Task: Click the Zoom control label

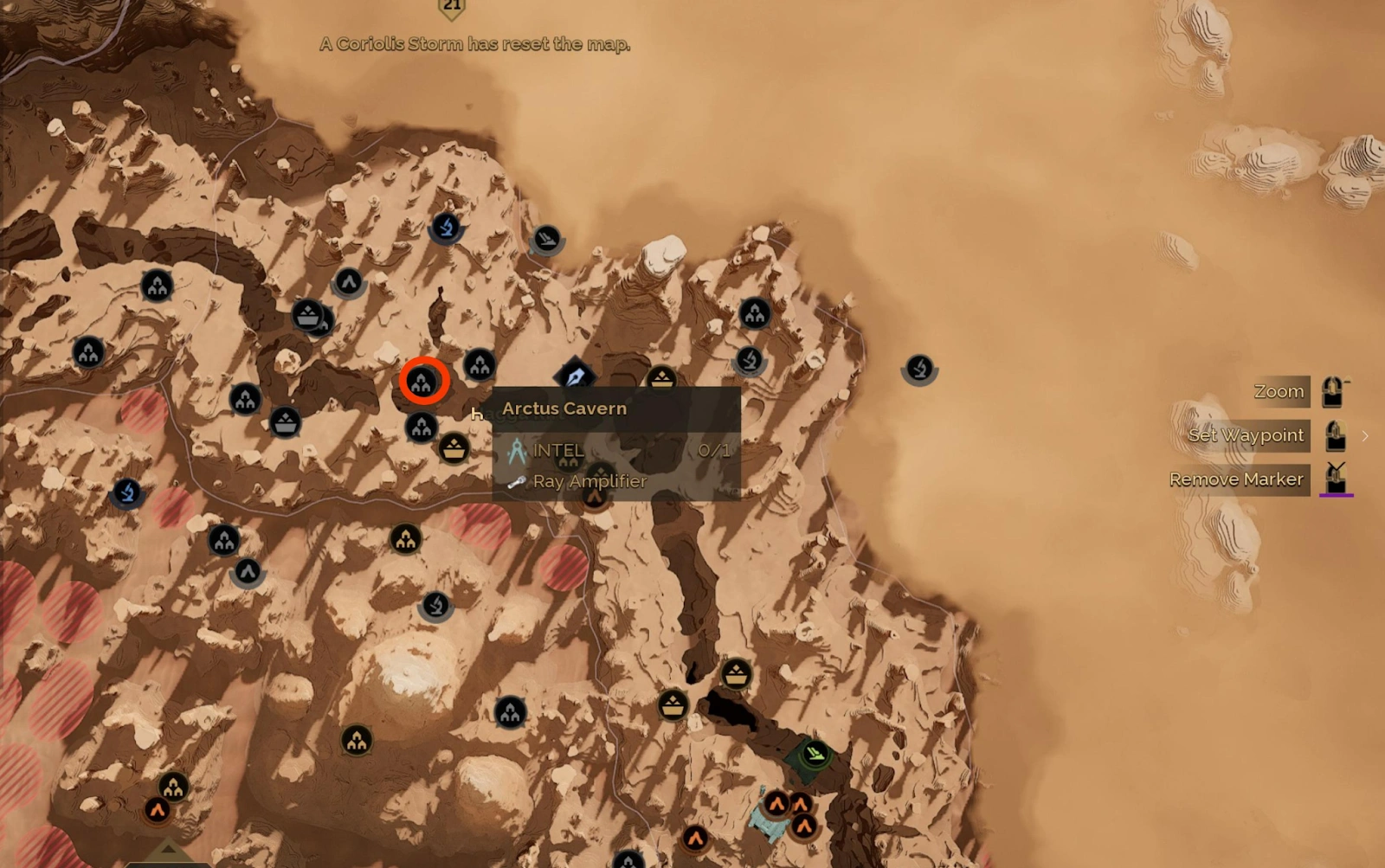Action: point(1280,391)
